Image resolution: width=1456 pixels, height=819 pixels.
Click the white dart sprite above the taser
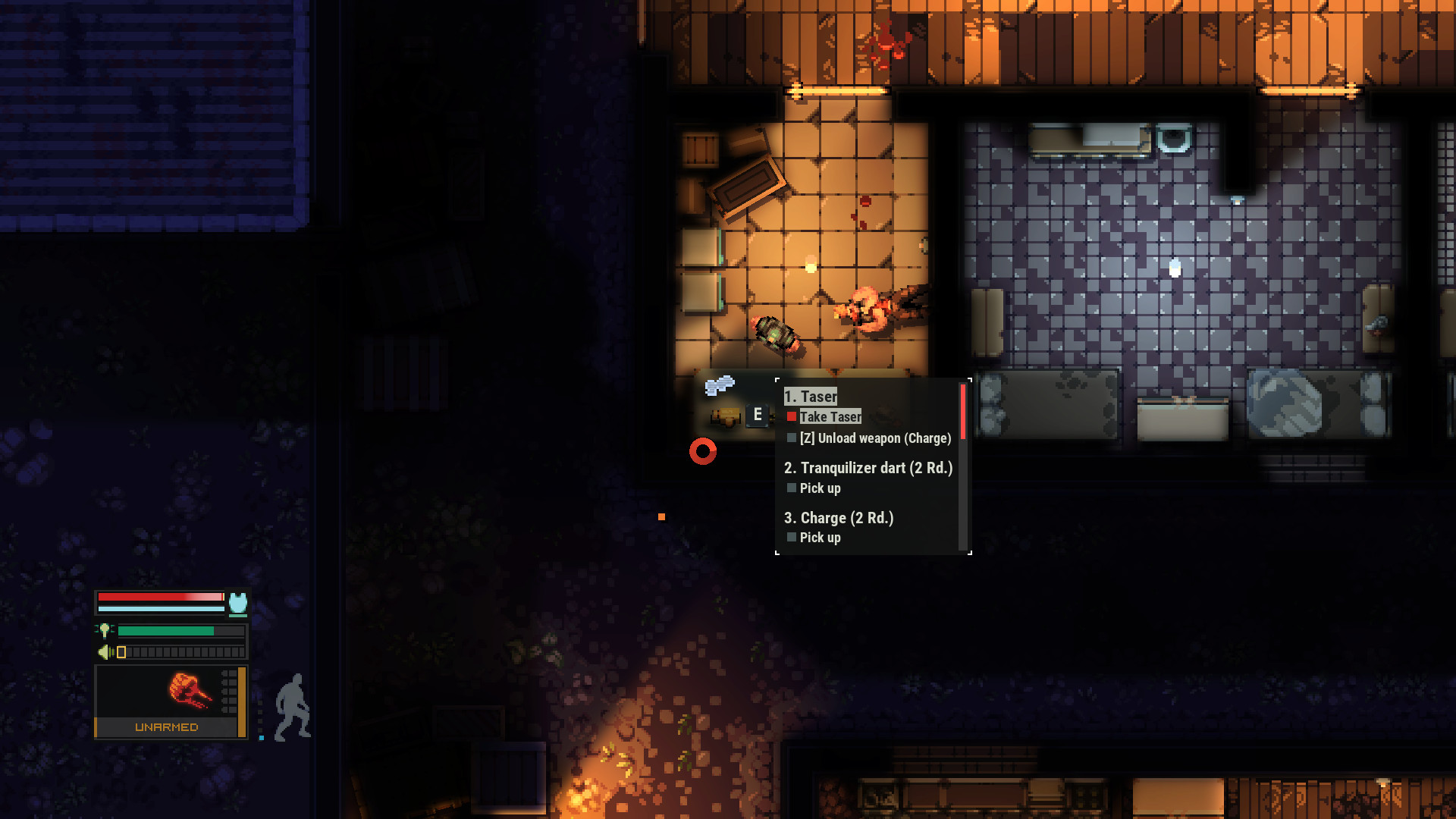pyautogui.click(x=719, y=387)
